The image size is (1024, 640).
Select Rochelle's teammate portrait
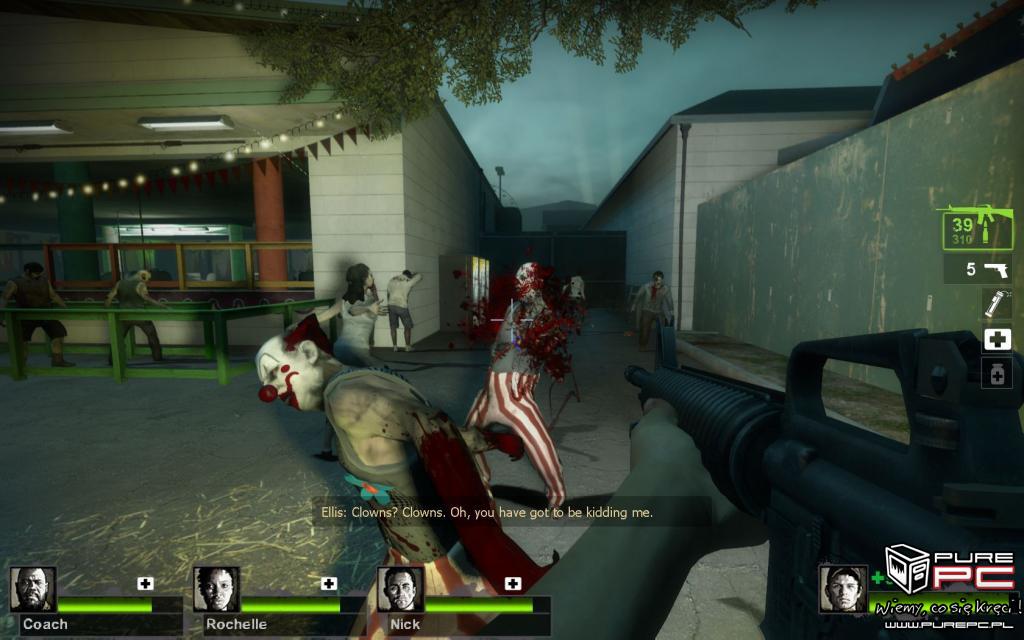coord(217,589)
